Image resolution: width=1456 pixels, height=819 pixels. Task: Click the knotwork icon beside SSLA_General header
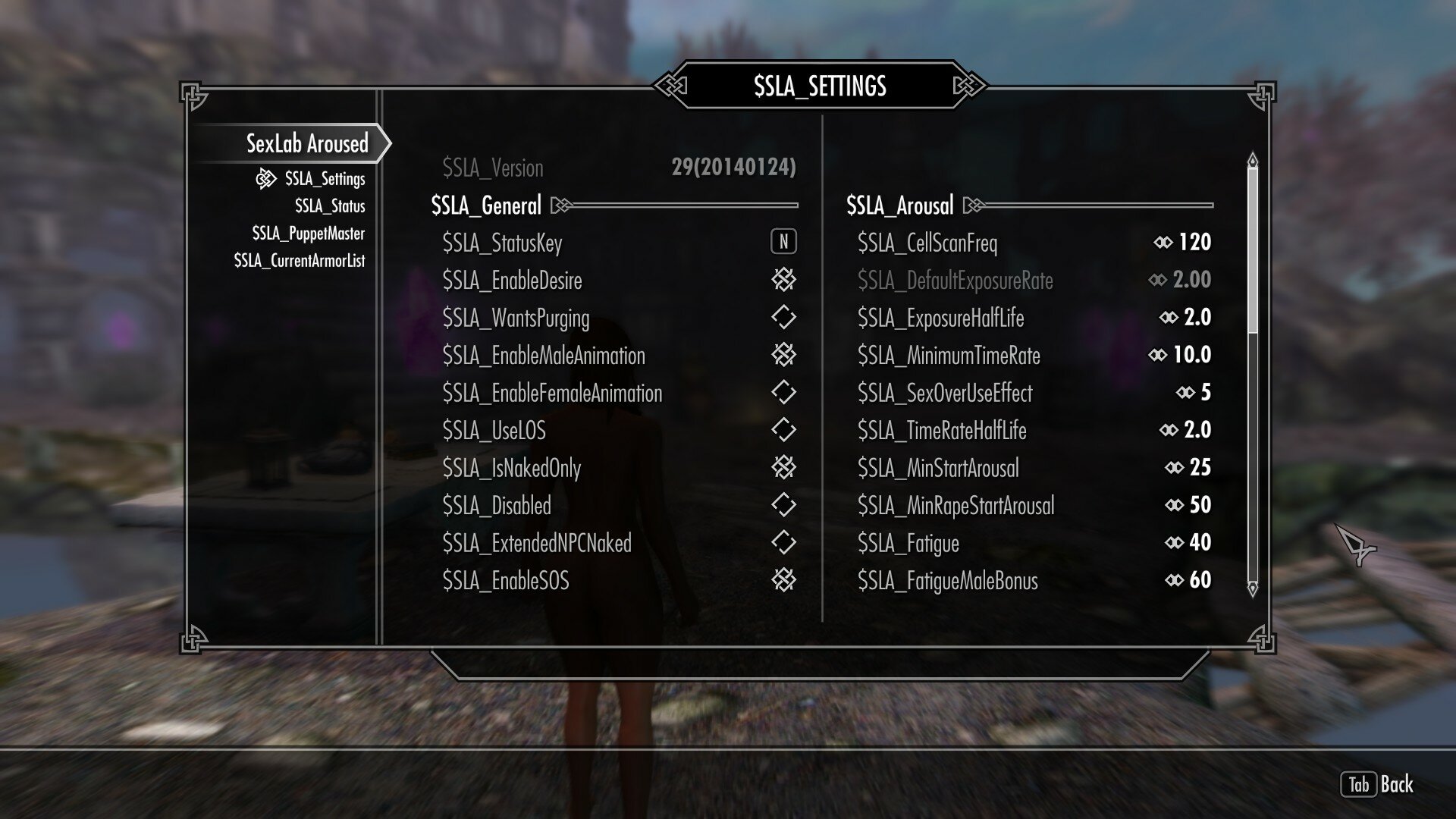pyautogui.click(x=559, y=204)
